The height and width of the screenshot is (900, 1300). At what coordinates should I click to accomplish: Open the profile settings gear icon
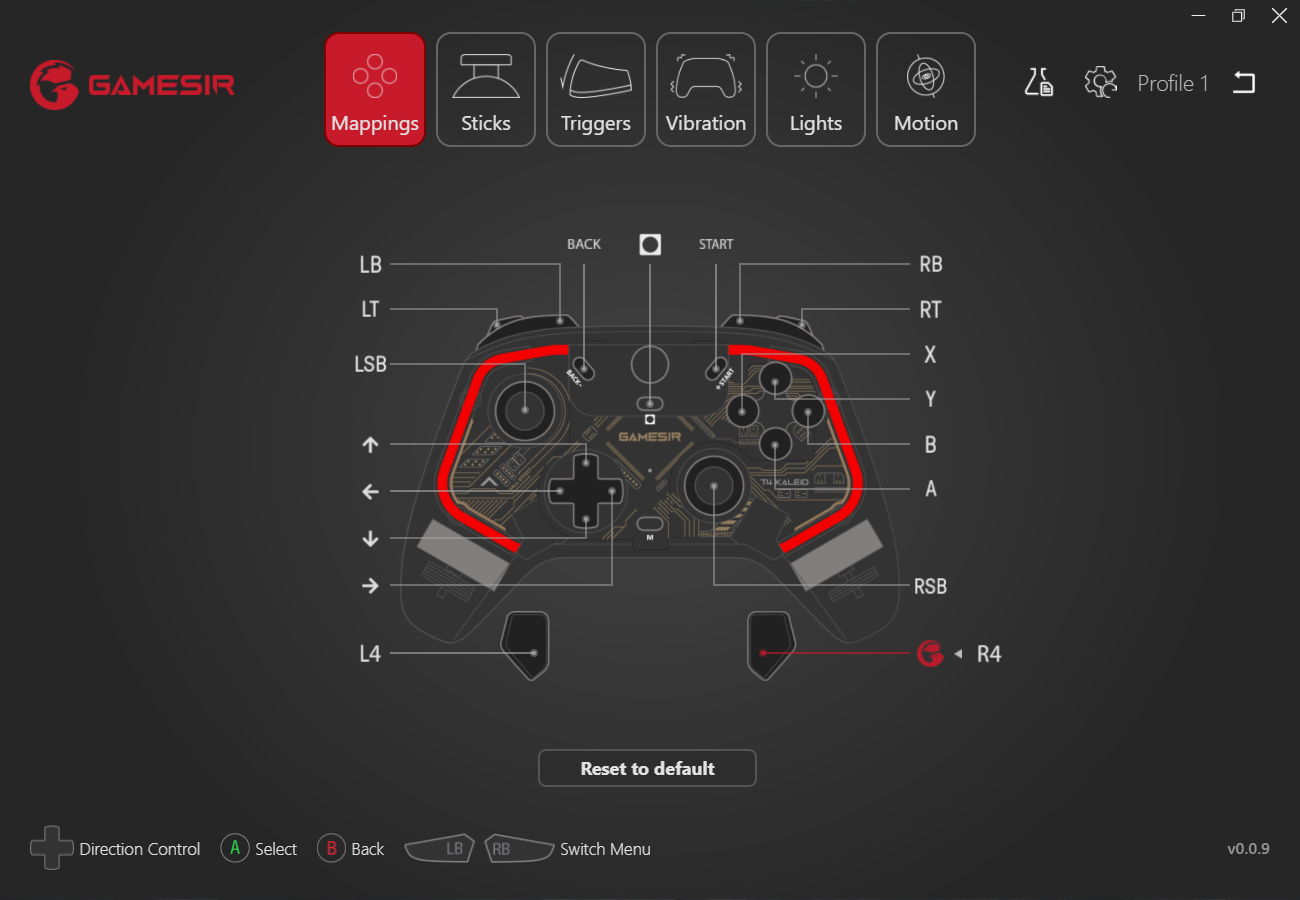pyautogui.click(x=1100, y=83)
